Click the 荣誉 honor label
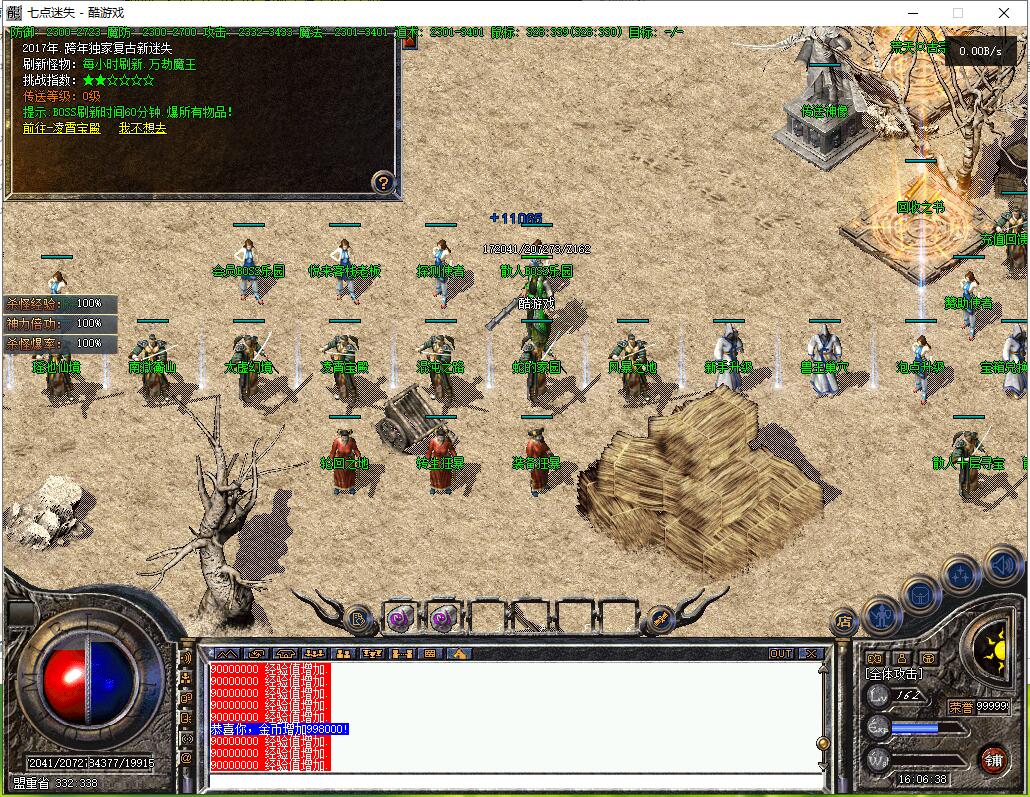The width and height of the screenshot is (1030, 797). 960,706
